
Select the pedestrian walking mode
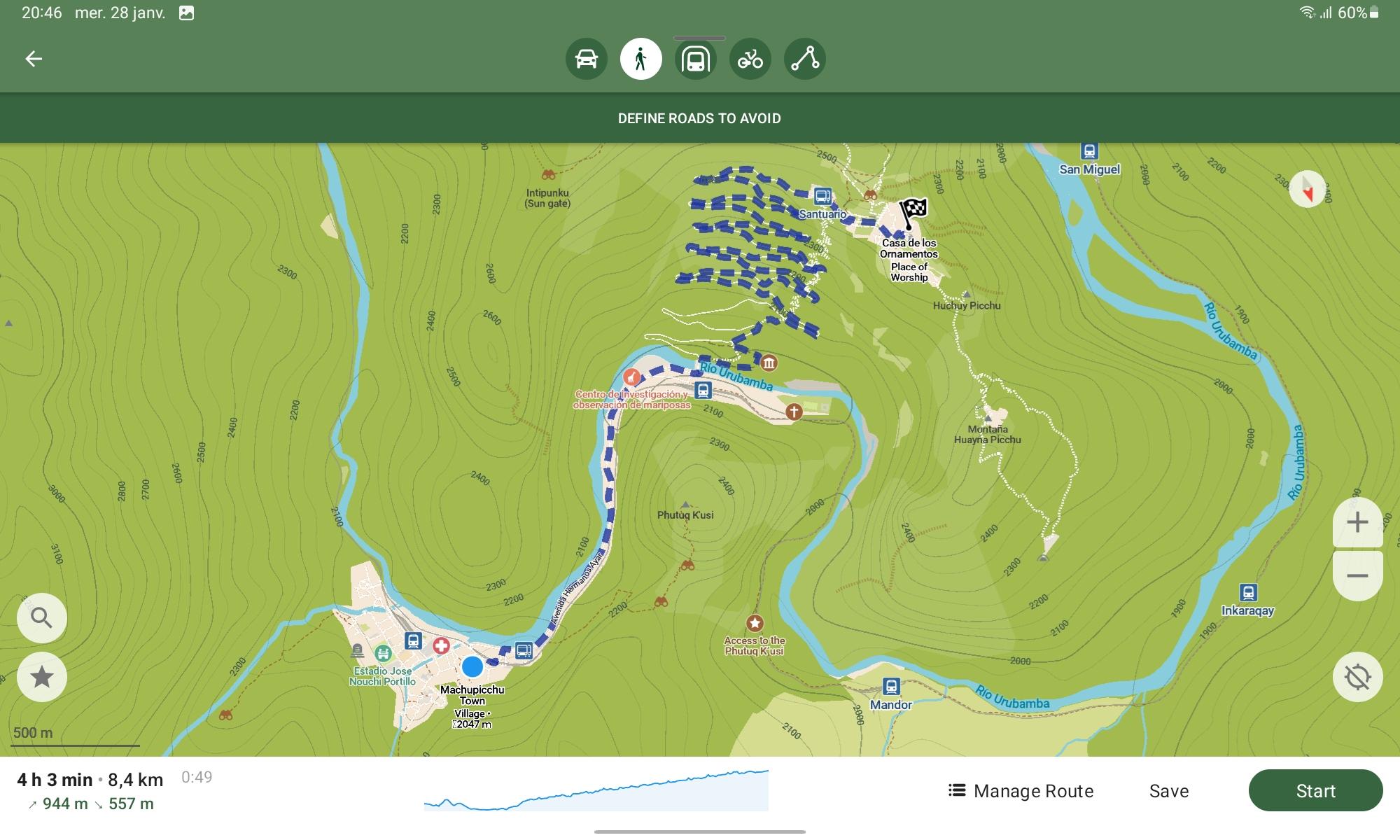[x=640, y=59]
